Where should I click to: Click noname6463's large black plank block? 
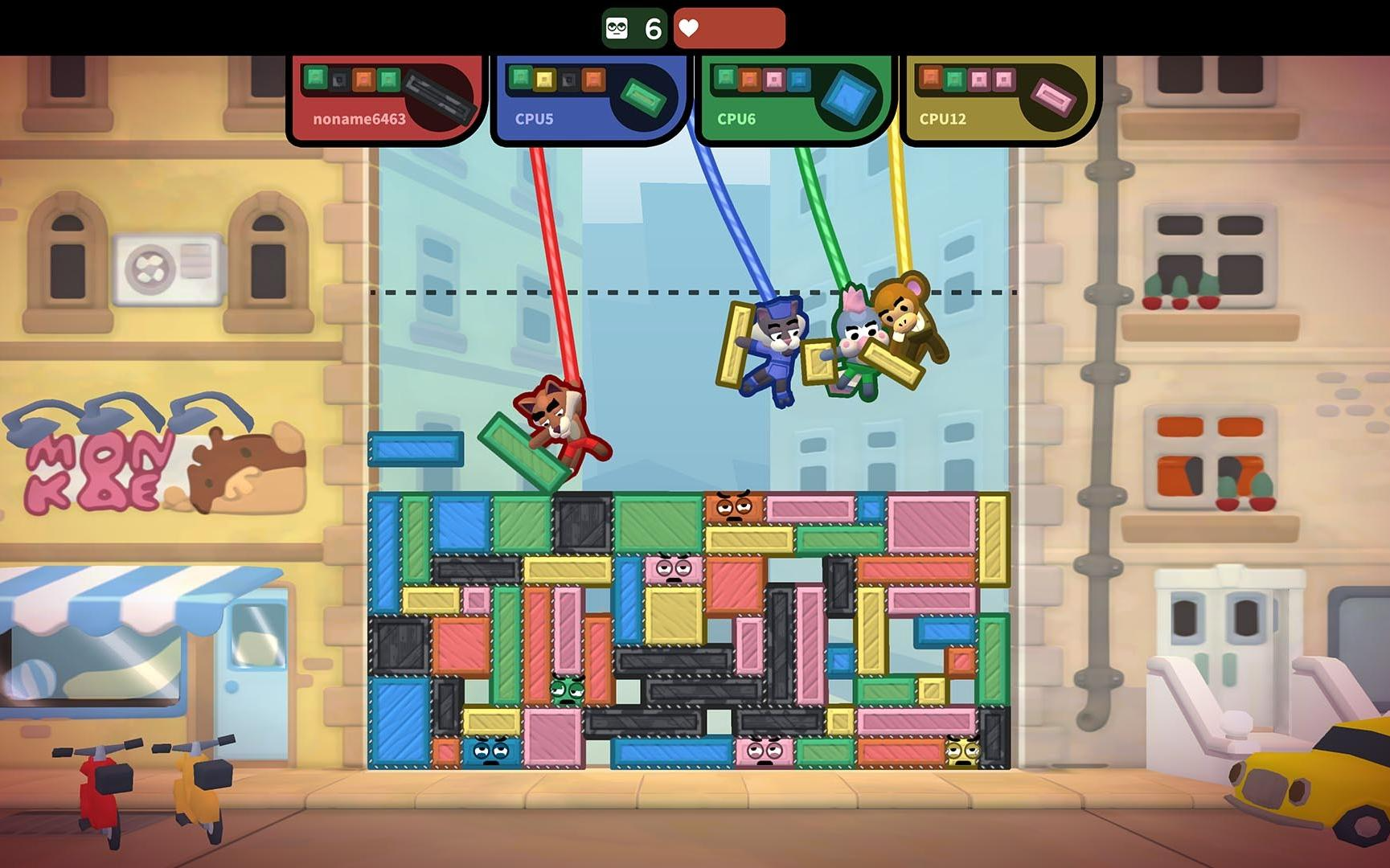[438, 96]
